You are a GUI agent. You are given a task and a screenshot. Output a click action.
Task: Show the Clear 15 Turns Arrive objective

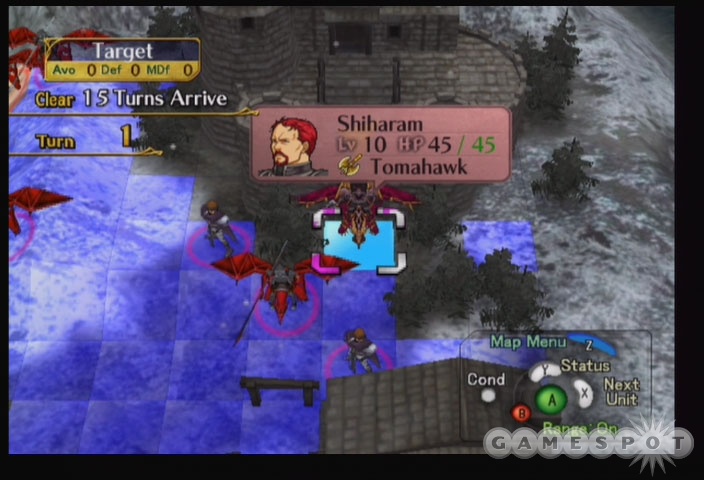(130, 99)
